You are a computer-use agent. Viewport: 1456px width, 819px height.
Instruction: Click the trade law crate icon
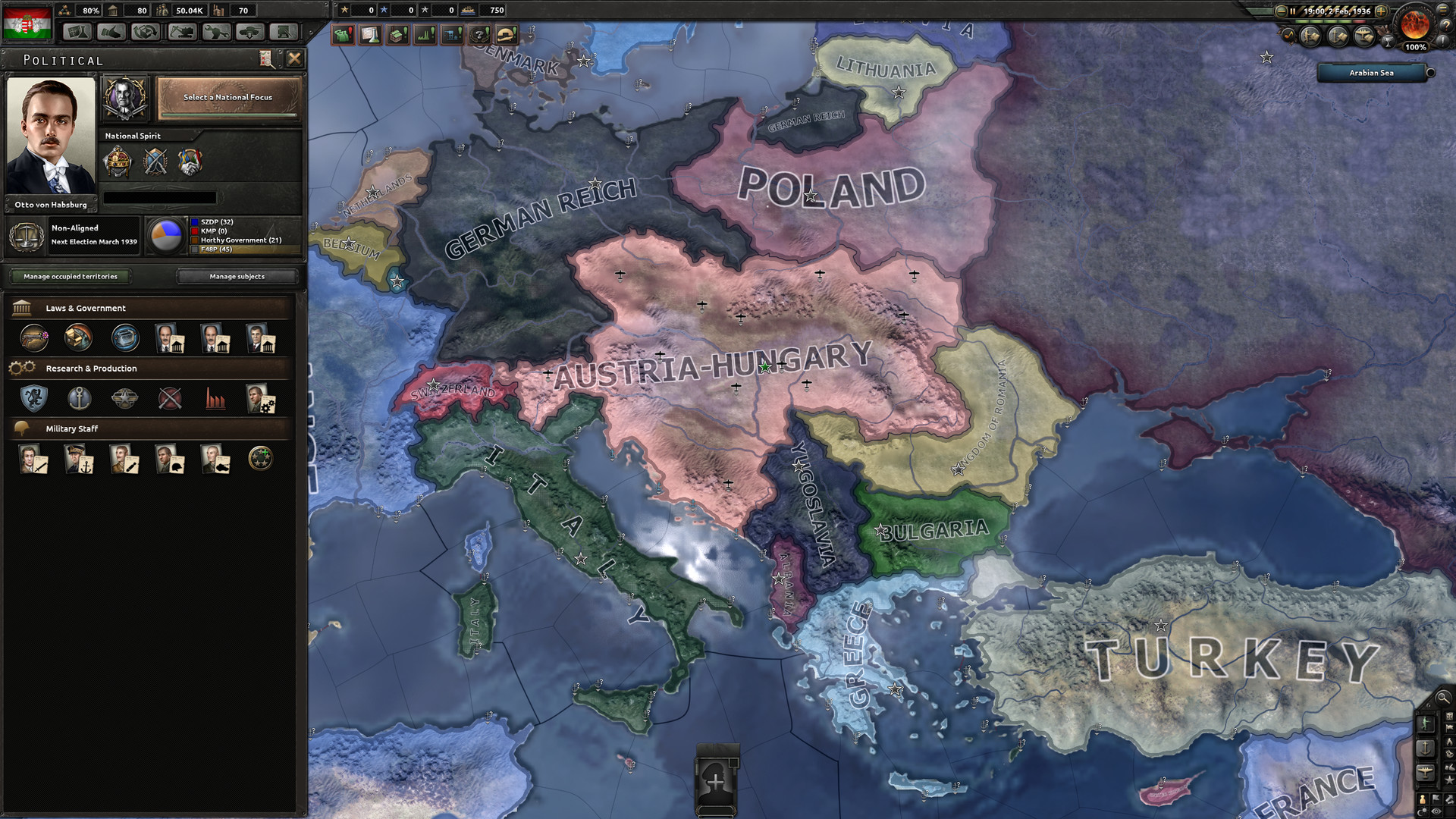(124, 338)
